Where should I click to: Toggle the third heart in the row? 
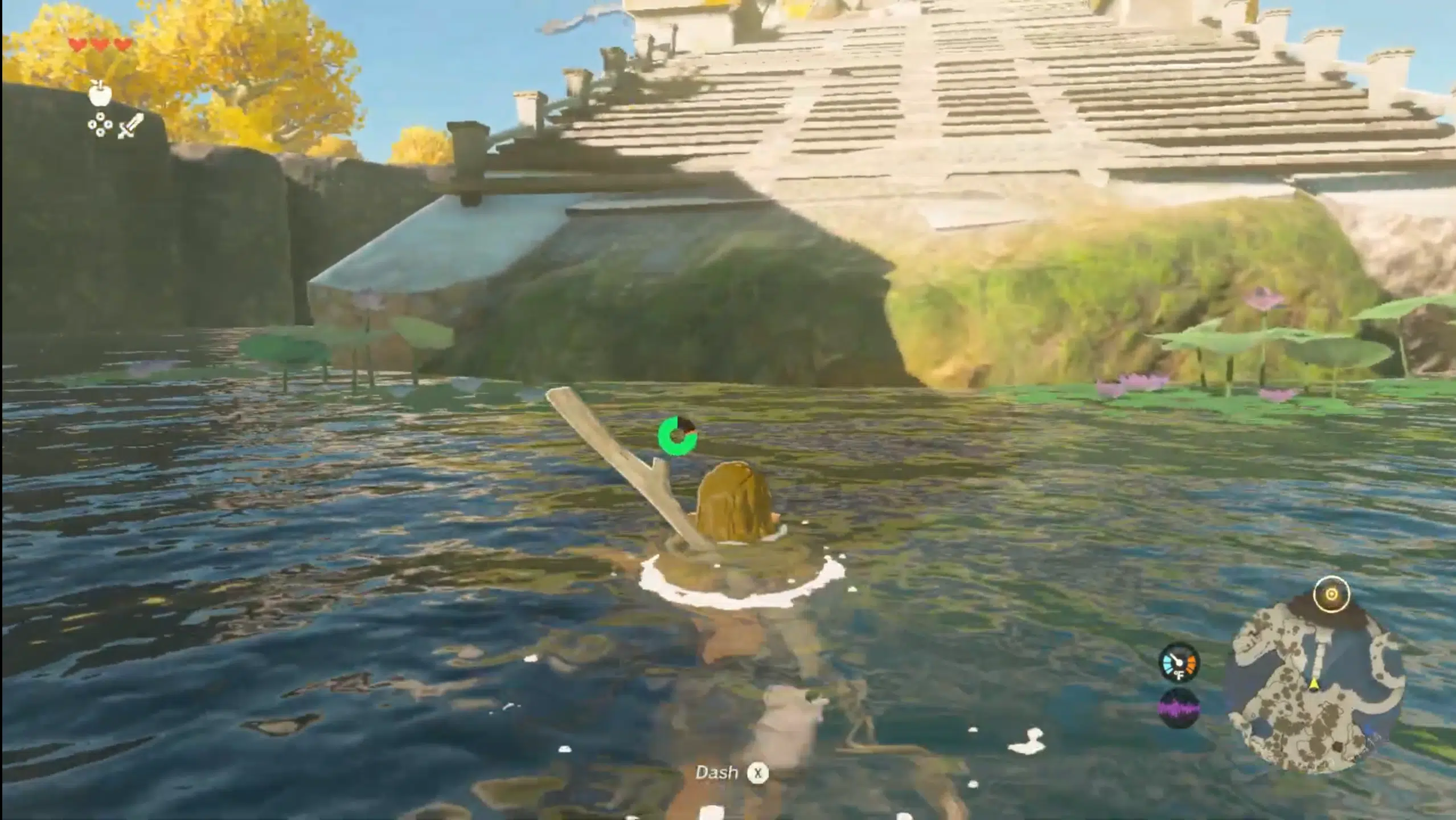121,44
